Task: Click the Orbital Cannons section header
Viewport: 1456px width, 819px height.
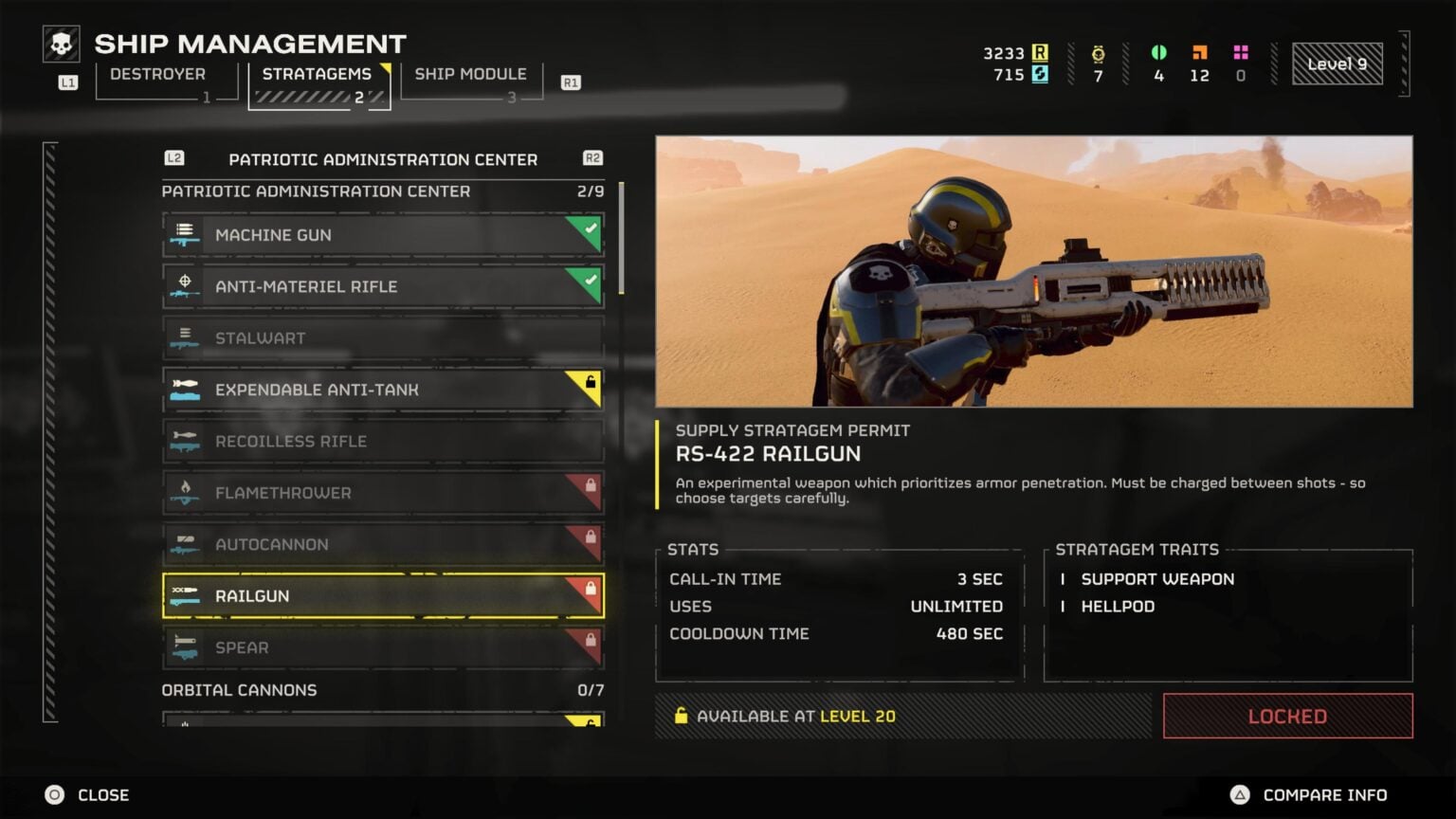Action: pos(239,690)
